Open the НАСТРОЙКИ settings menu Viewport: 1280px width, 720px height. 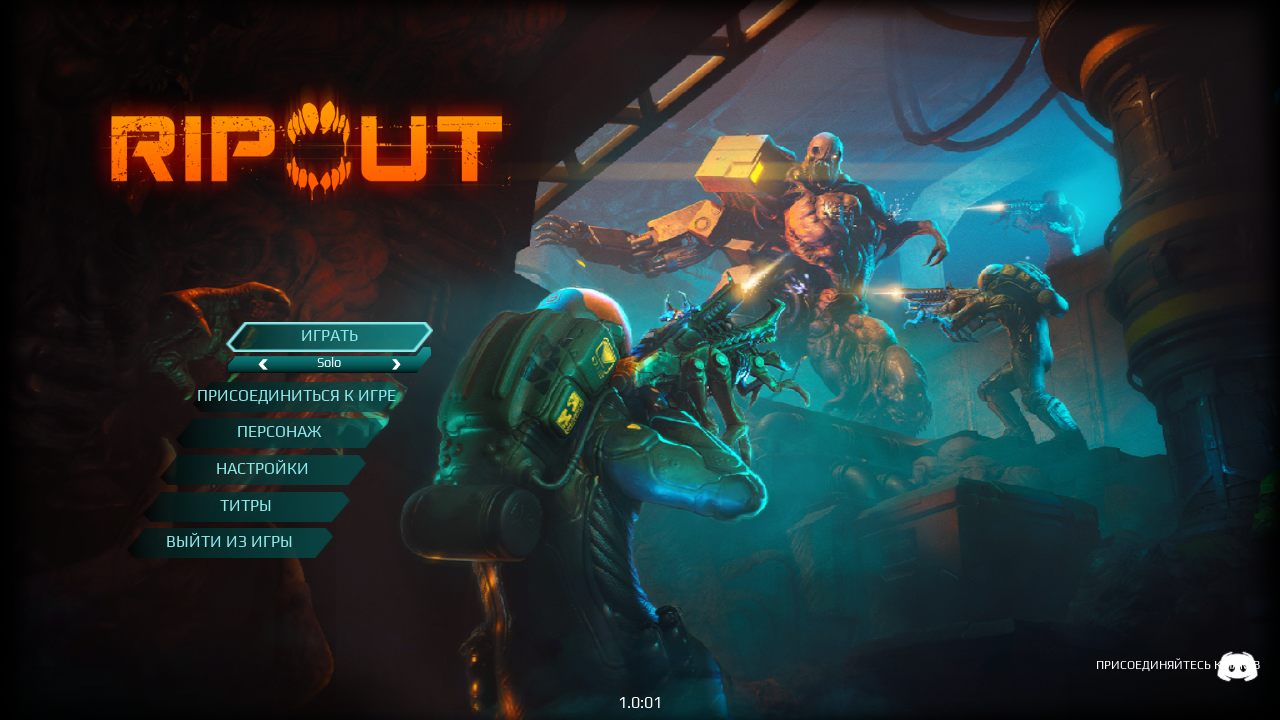pyautogui.click(x=262, y=469)
